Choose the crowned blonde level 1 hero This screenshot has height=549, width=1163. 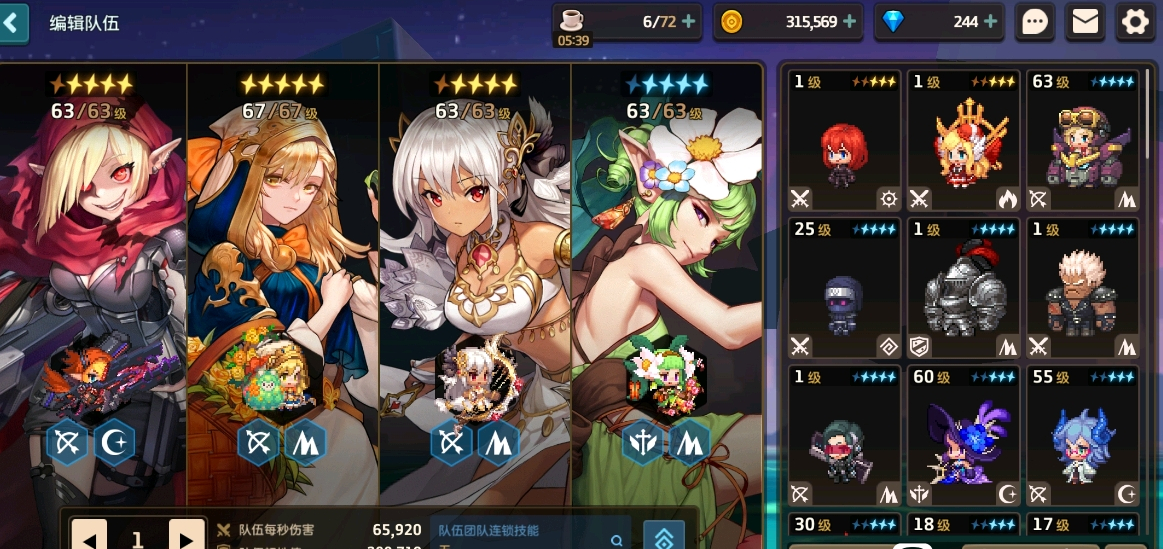pyautogui.click(x=963, y=140)
